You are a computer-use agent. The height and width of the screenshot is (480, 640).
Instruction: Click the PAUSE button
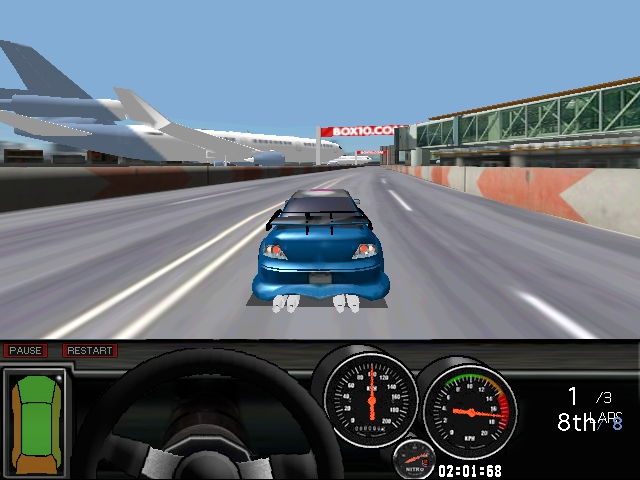(x=25, y=351)
